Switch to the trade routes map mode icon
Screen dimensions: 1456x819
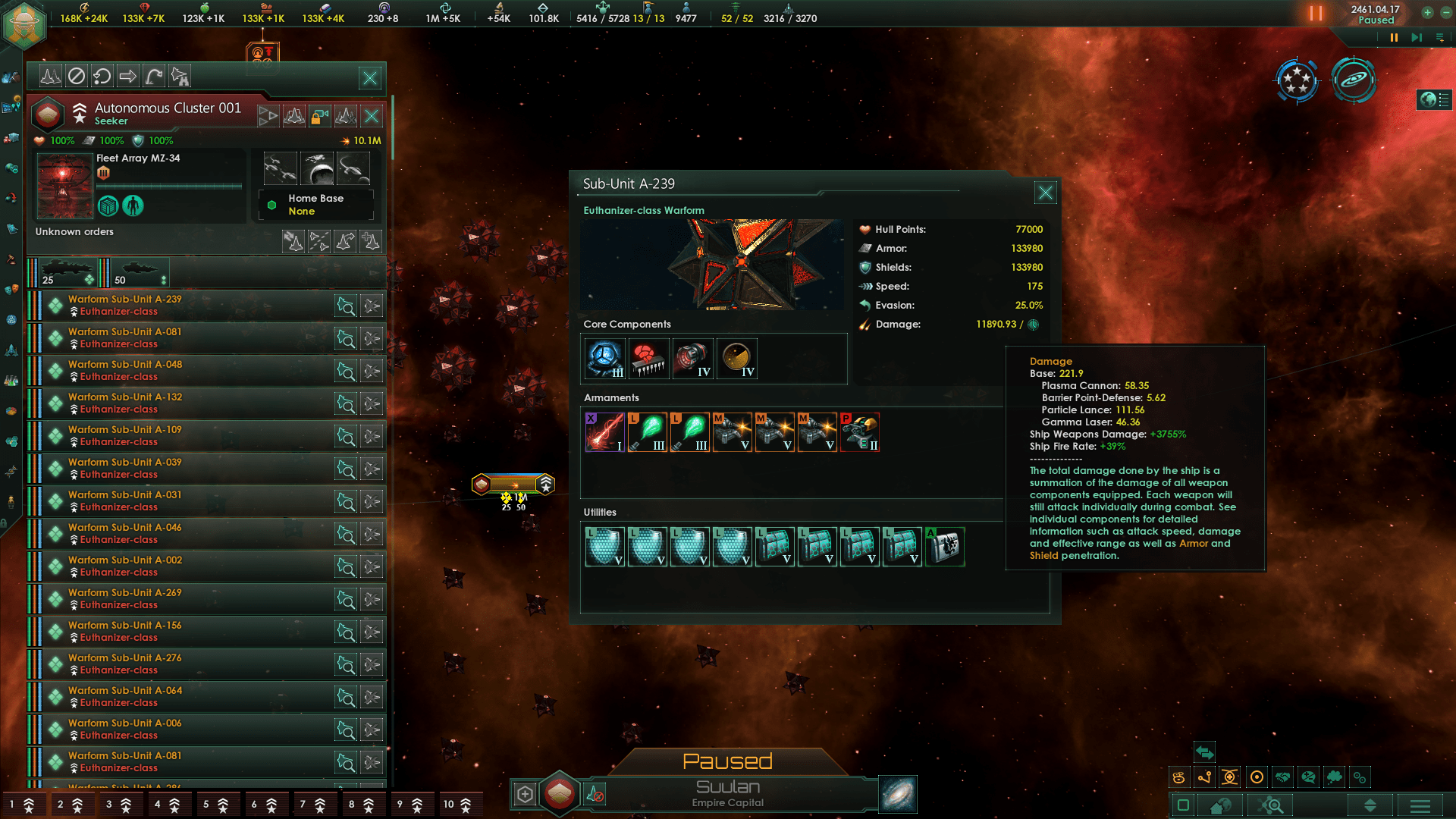1204,777
